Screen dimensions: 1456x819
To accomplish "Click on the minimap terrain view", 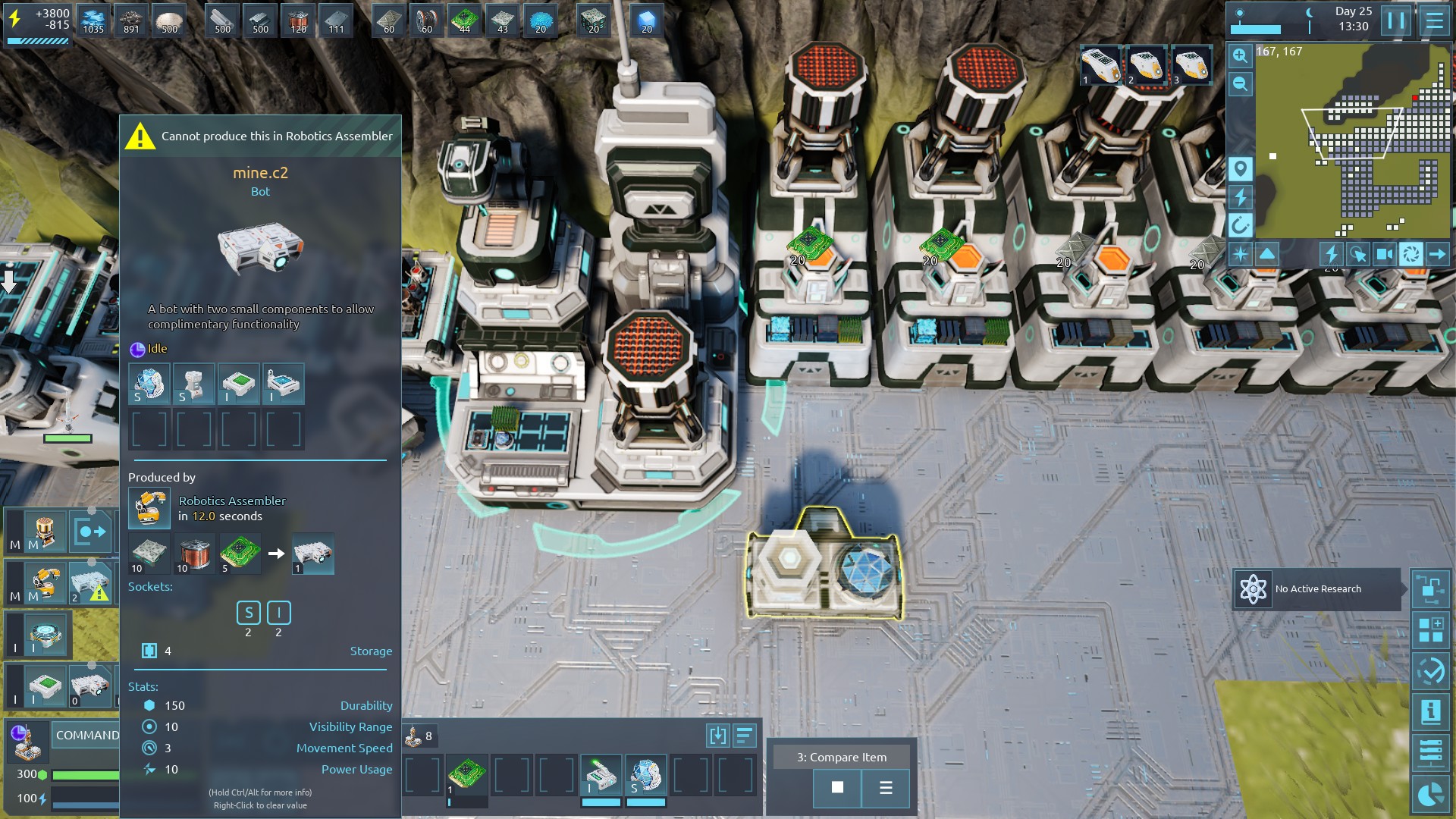I will pyautogui.click(x=1350, y=144).
